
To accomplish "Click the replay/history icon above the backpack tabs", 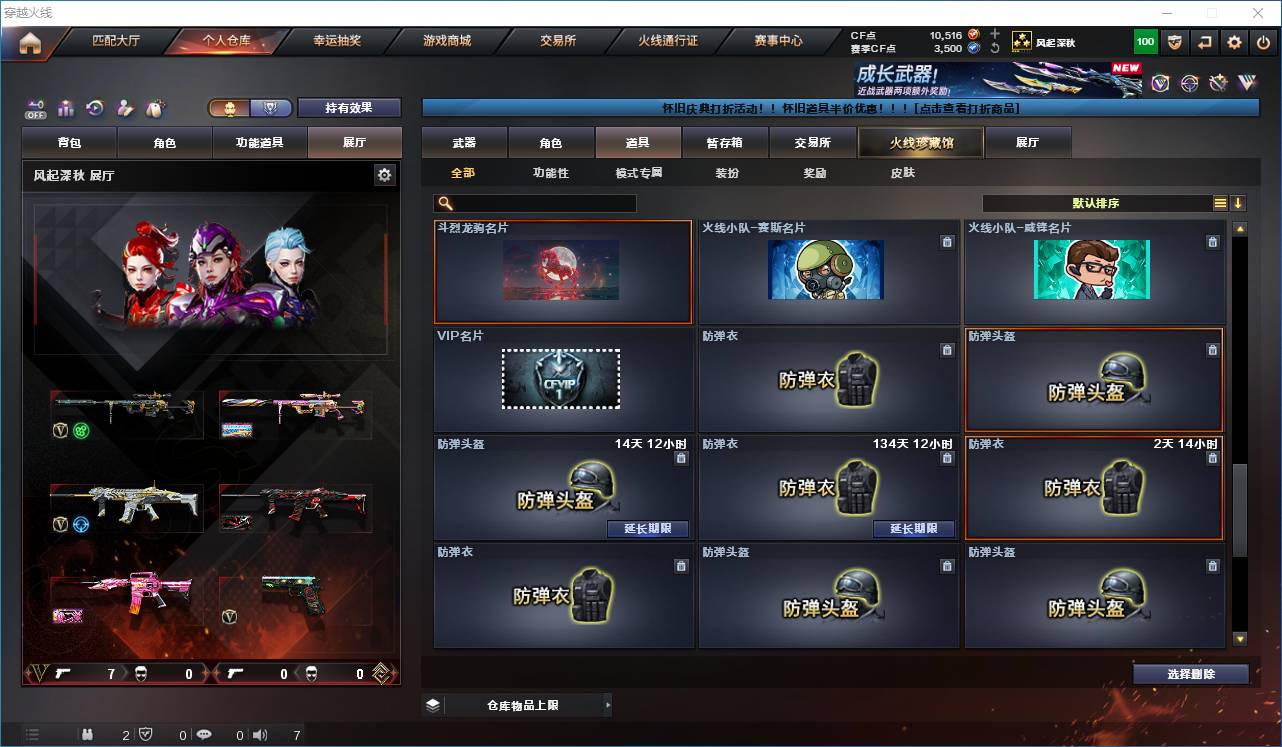I will coord(95,108).
